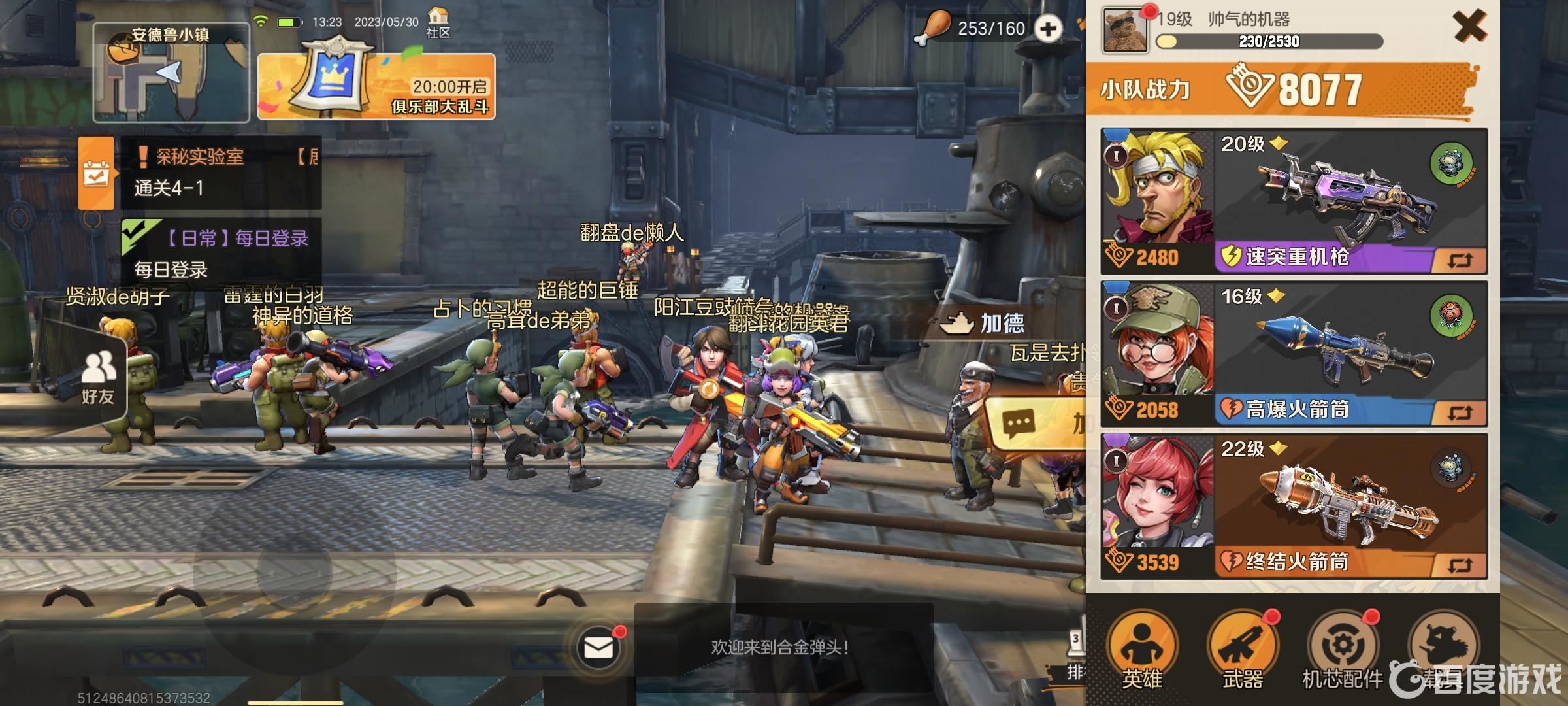The width and height of the screenshot is (1568, 706).
Task: Open the 武器 weapons menu
Action: 1242,650
